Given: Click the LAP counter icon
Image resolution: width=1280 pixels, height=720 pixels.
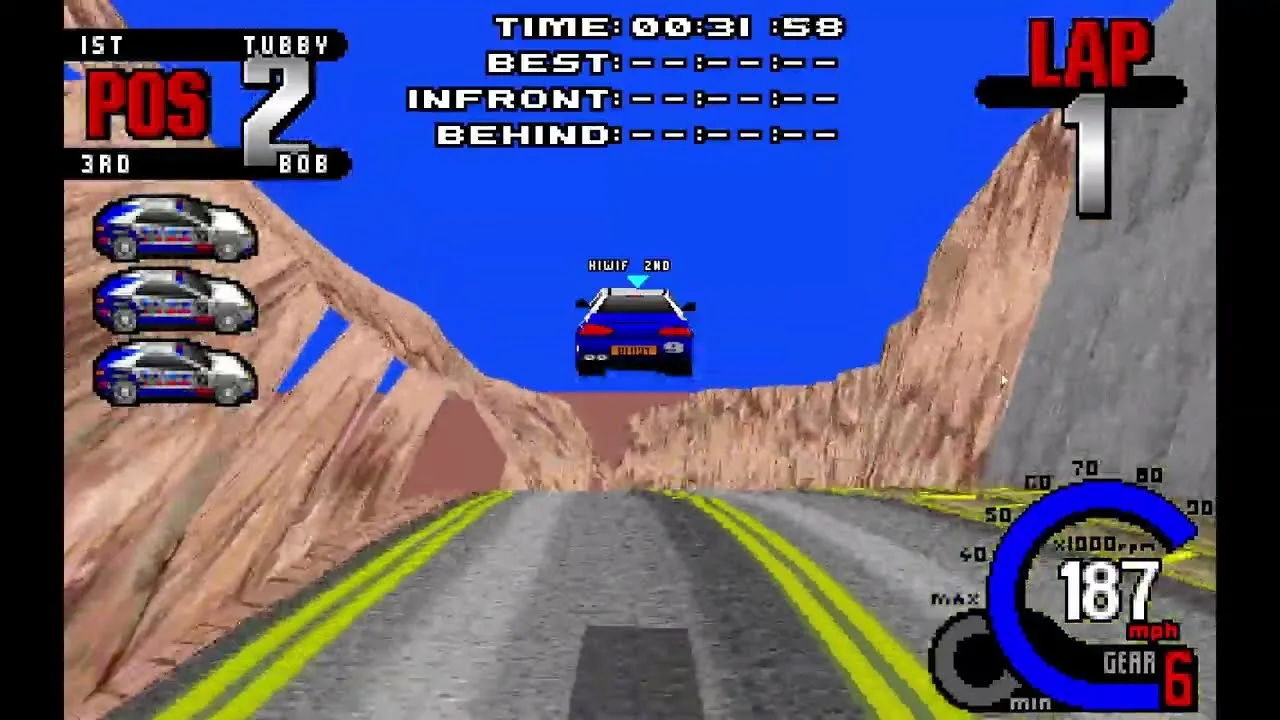Looking at the screenshot, I should pos(1090,60).
